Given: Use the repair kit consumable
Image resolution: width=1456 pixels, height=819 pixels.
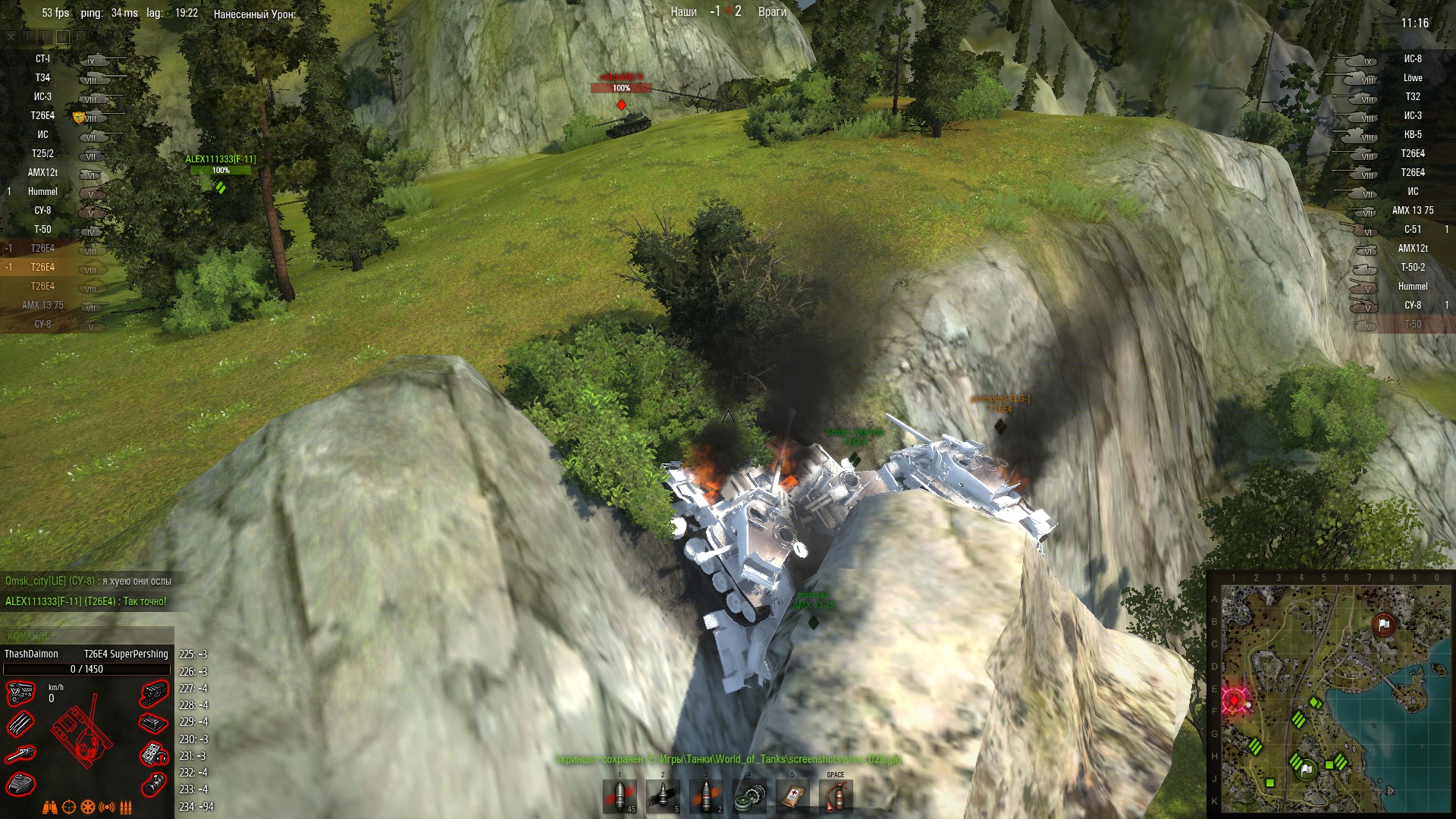Looking at the screenshot, I should pos(750,797).
